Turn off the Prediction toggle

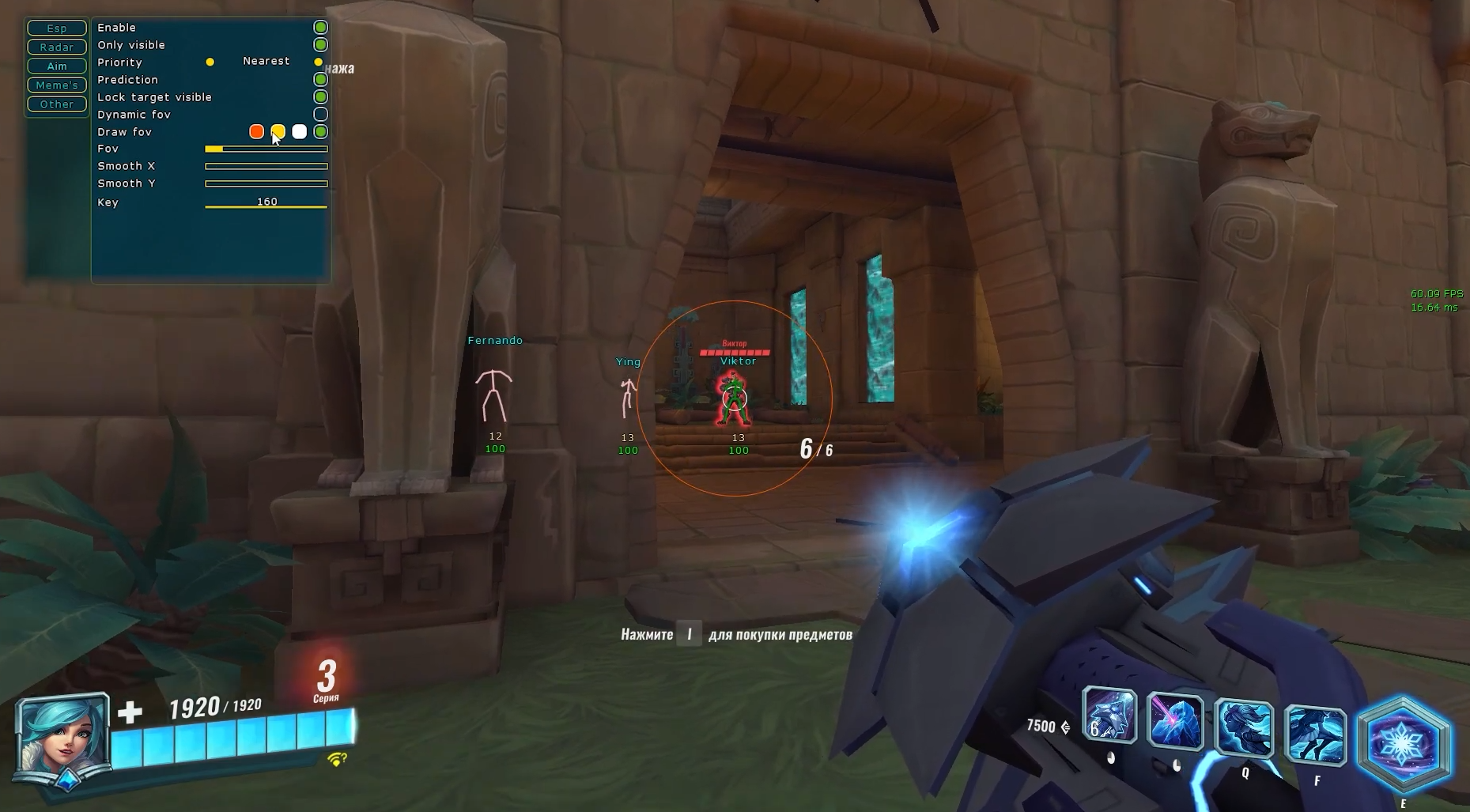320,80
